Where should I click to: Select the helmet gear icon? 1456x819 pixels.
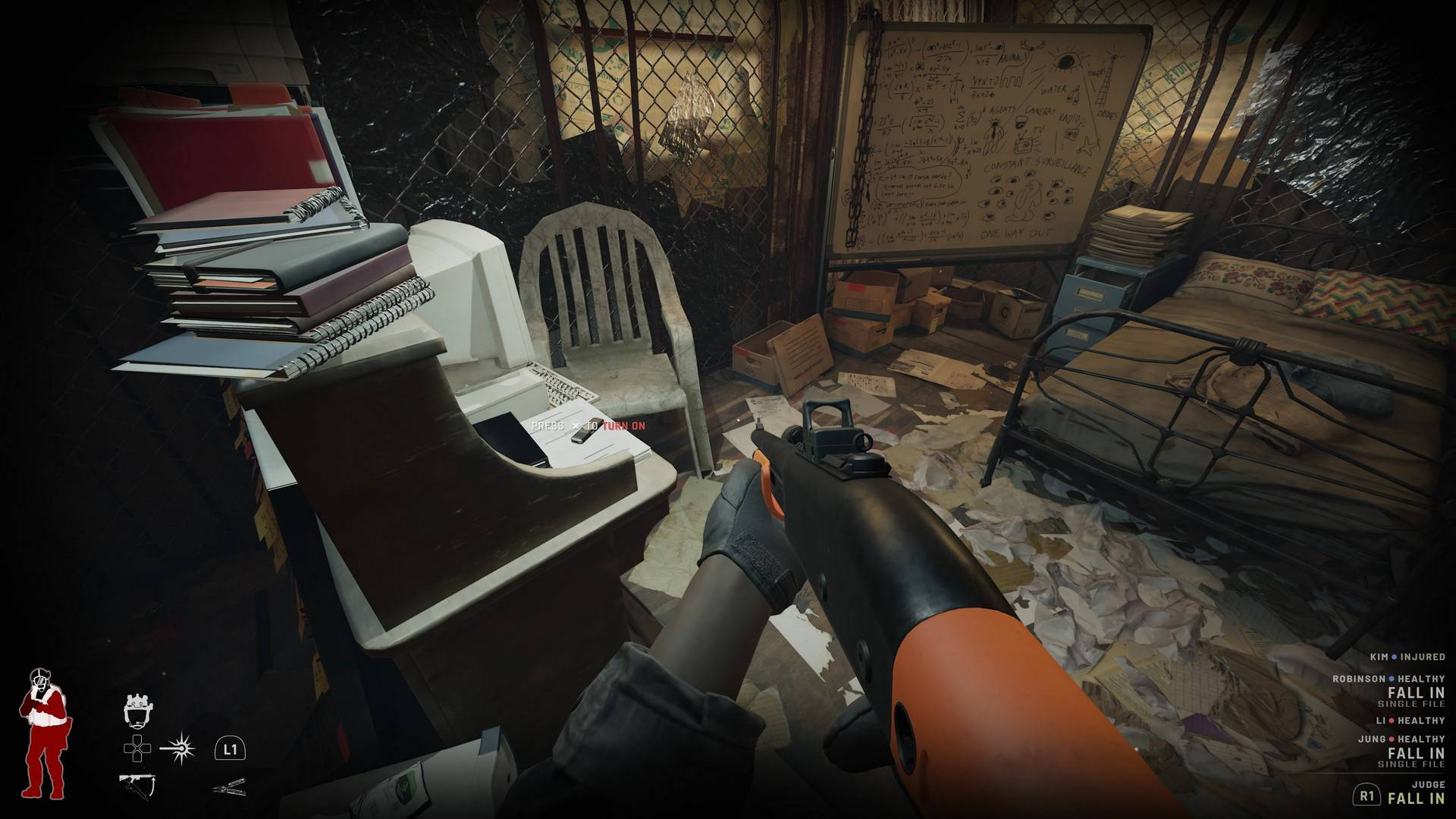coord(137,710)
